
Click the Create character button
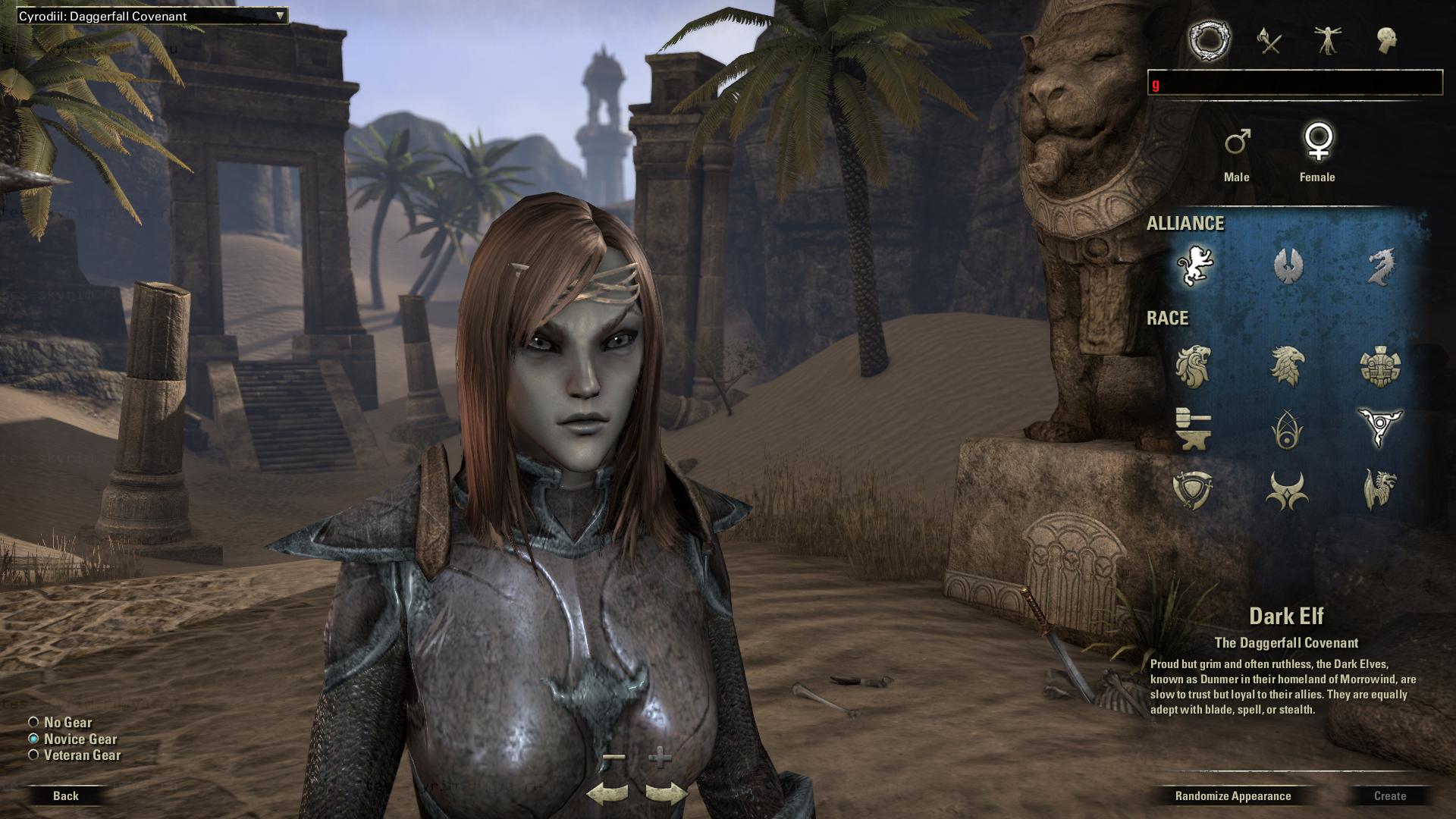(1389, 795)
